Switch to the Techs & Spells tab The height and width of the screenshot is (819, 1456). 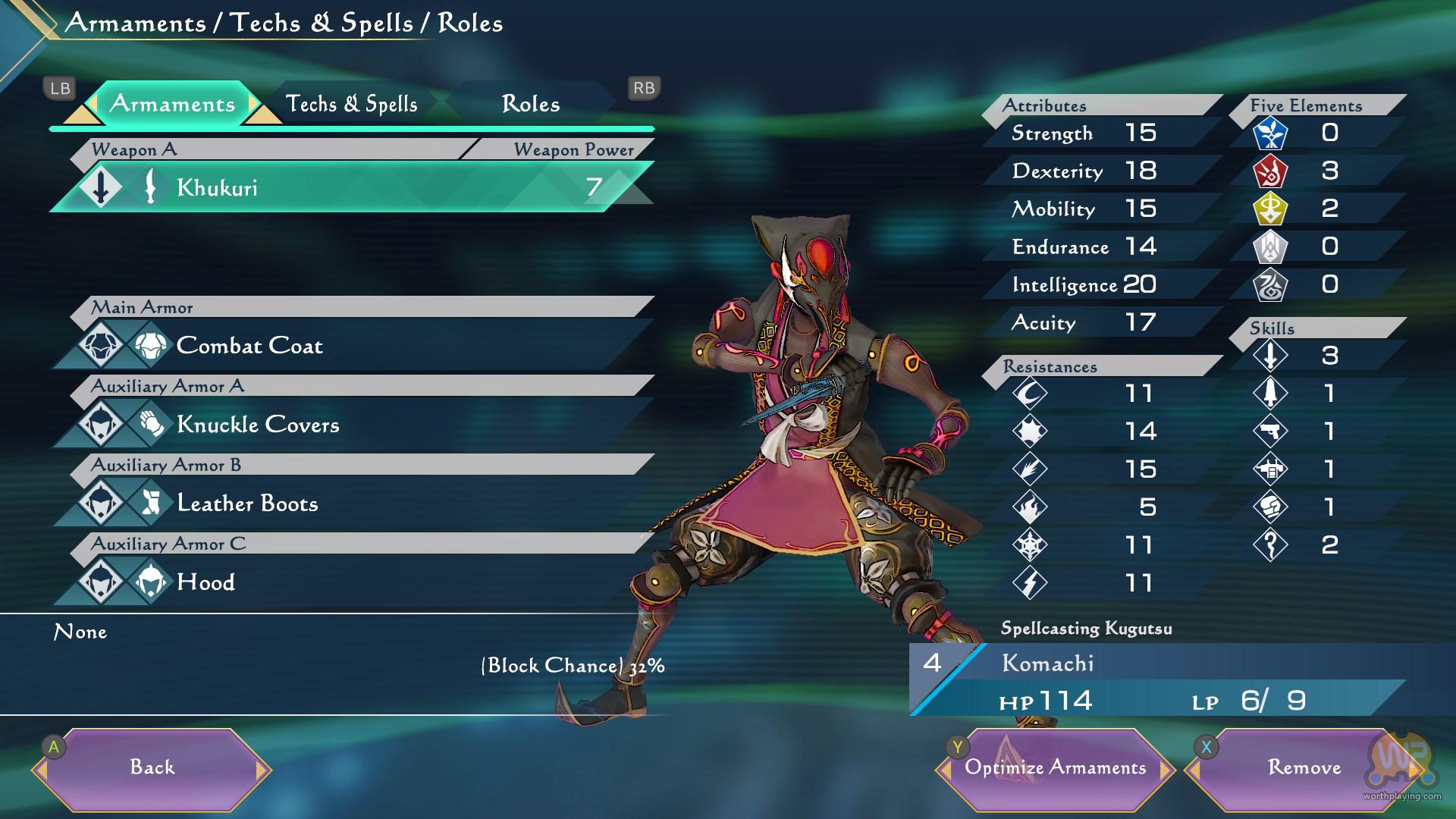[351, 104]
